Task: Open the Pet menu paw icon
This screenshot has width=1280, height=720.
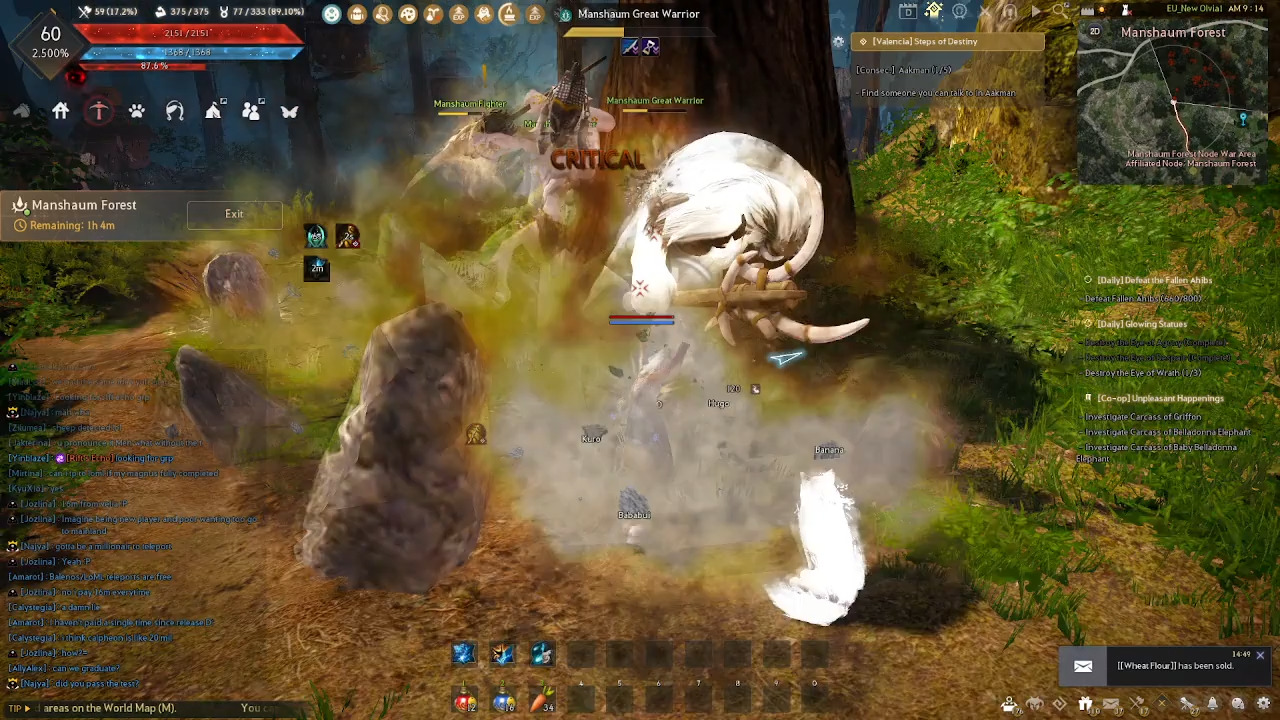Action: (x=137, y=111)
